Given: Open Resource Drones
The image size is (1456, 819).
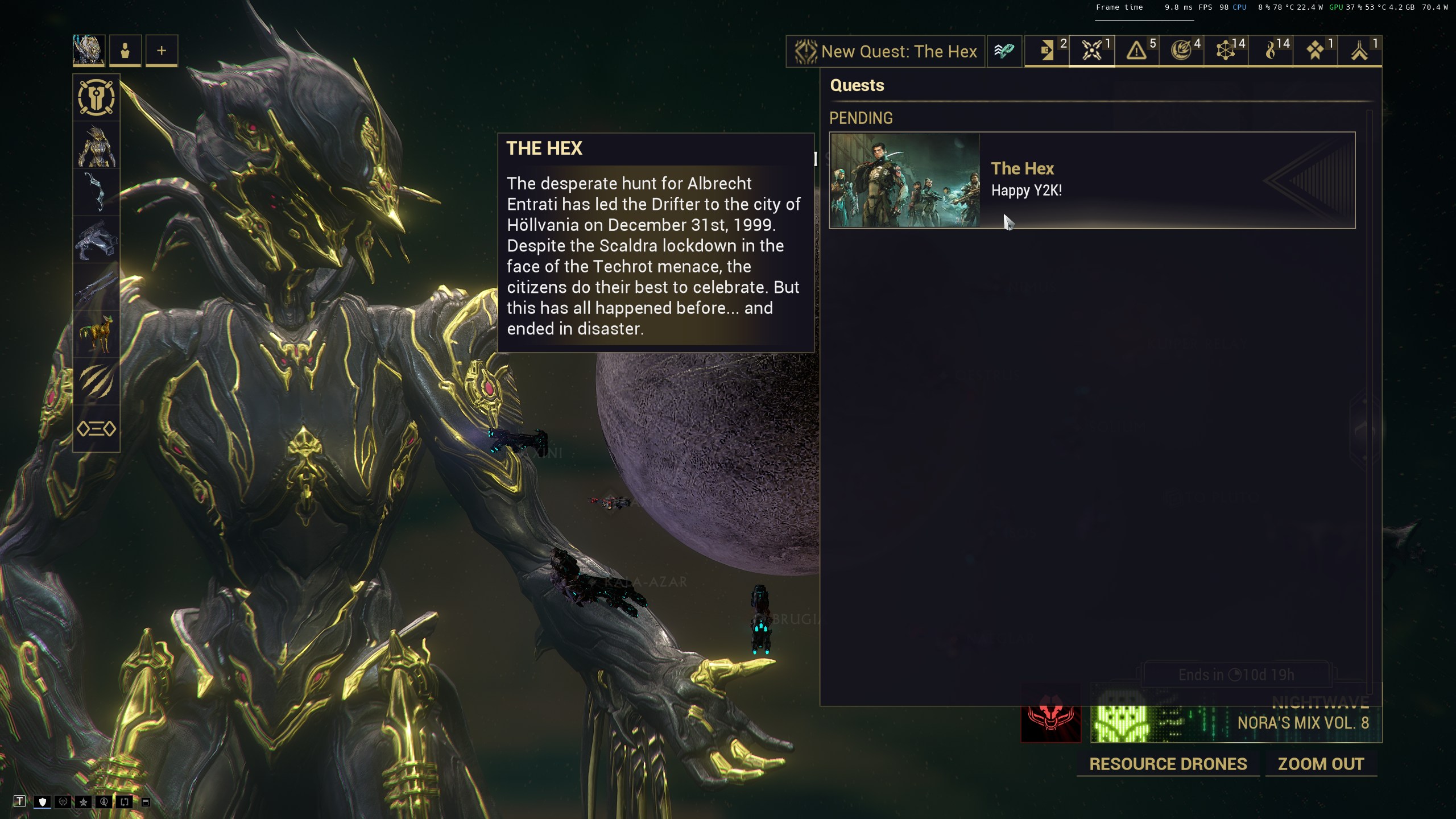Looking at the screenshot, I should pos(1168,764).
